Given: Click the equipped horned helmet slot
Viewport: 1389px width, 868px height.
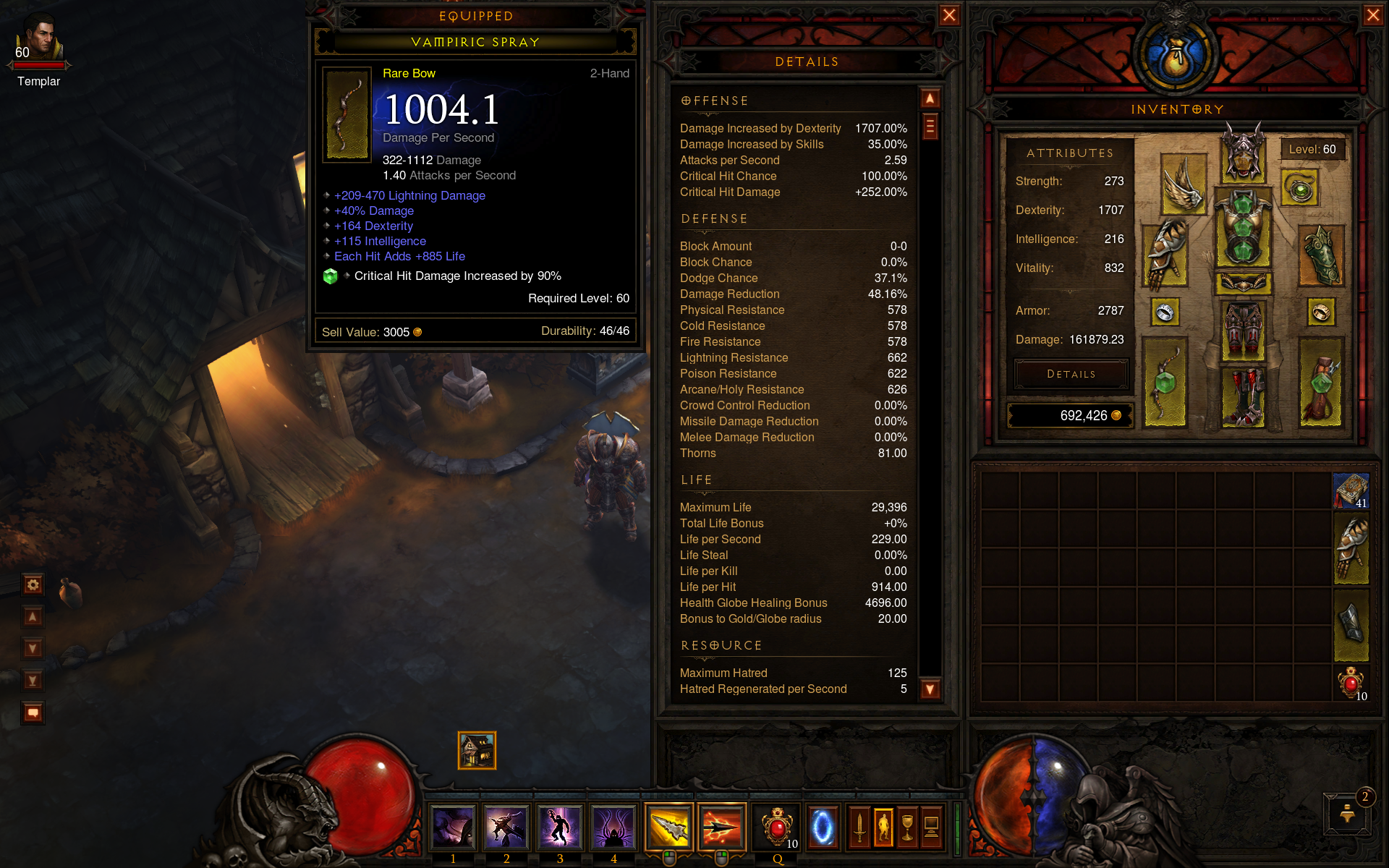Looking at the screenshot, I should [1243, 154].
